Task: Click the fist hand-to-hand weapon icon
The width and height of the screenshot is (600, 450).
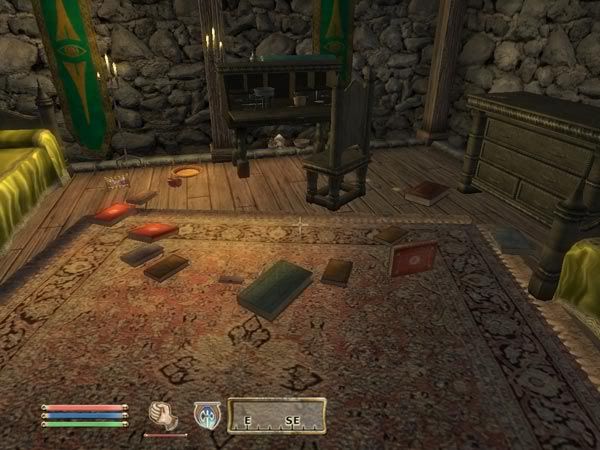Action: pyautogui.click(x=163, y=414)
